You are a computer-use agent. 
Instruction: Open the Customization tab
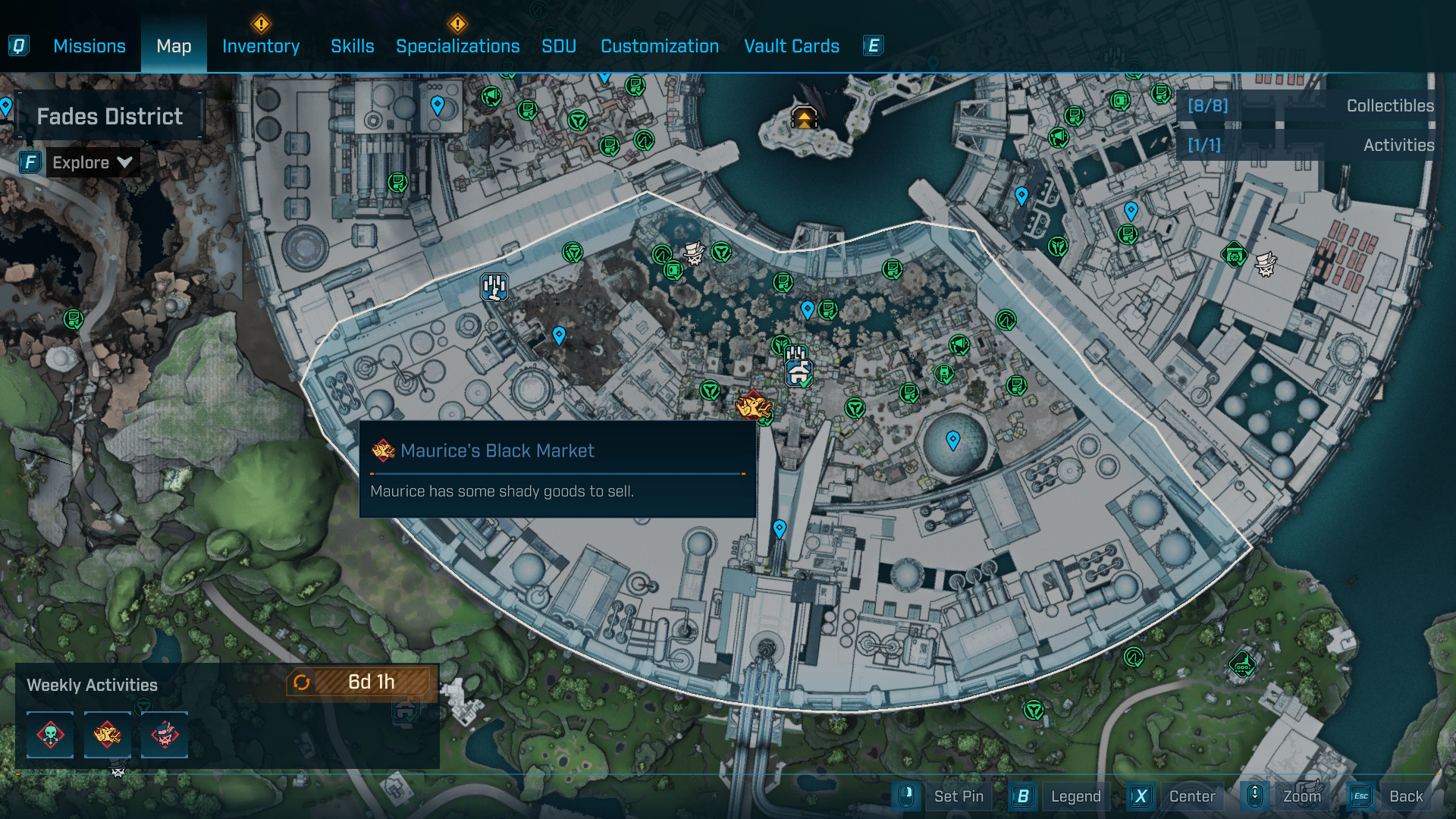(660, 46)
